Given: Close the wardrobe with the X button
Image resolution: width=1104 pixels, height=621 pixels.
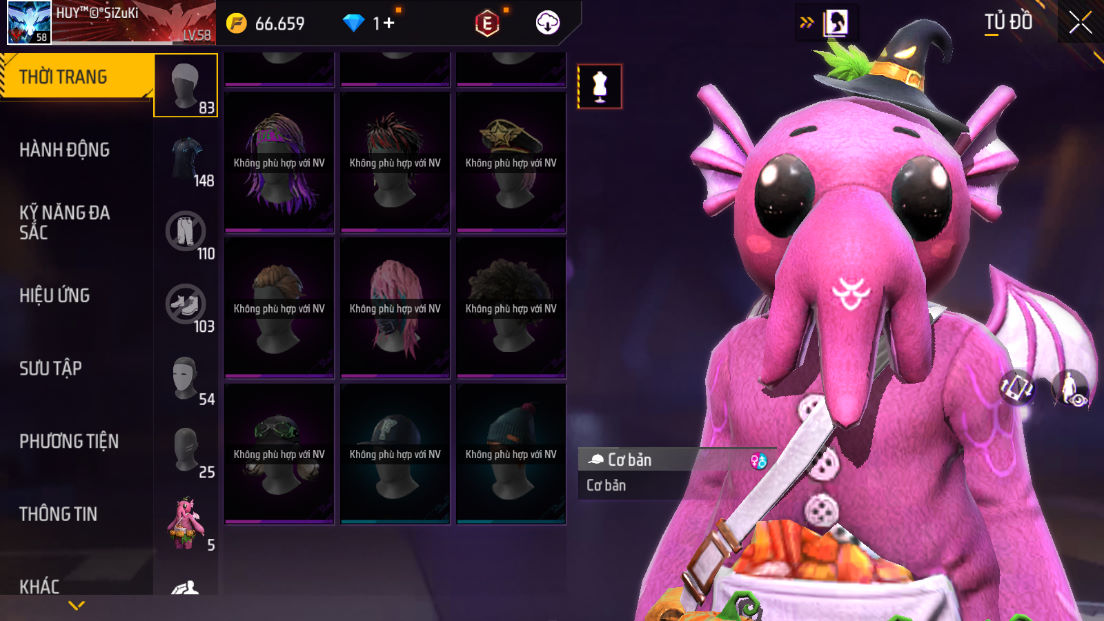Looking at the screenshot, I should pyautogui.click(x=1080, y=22).
